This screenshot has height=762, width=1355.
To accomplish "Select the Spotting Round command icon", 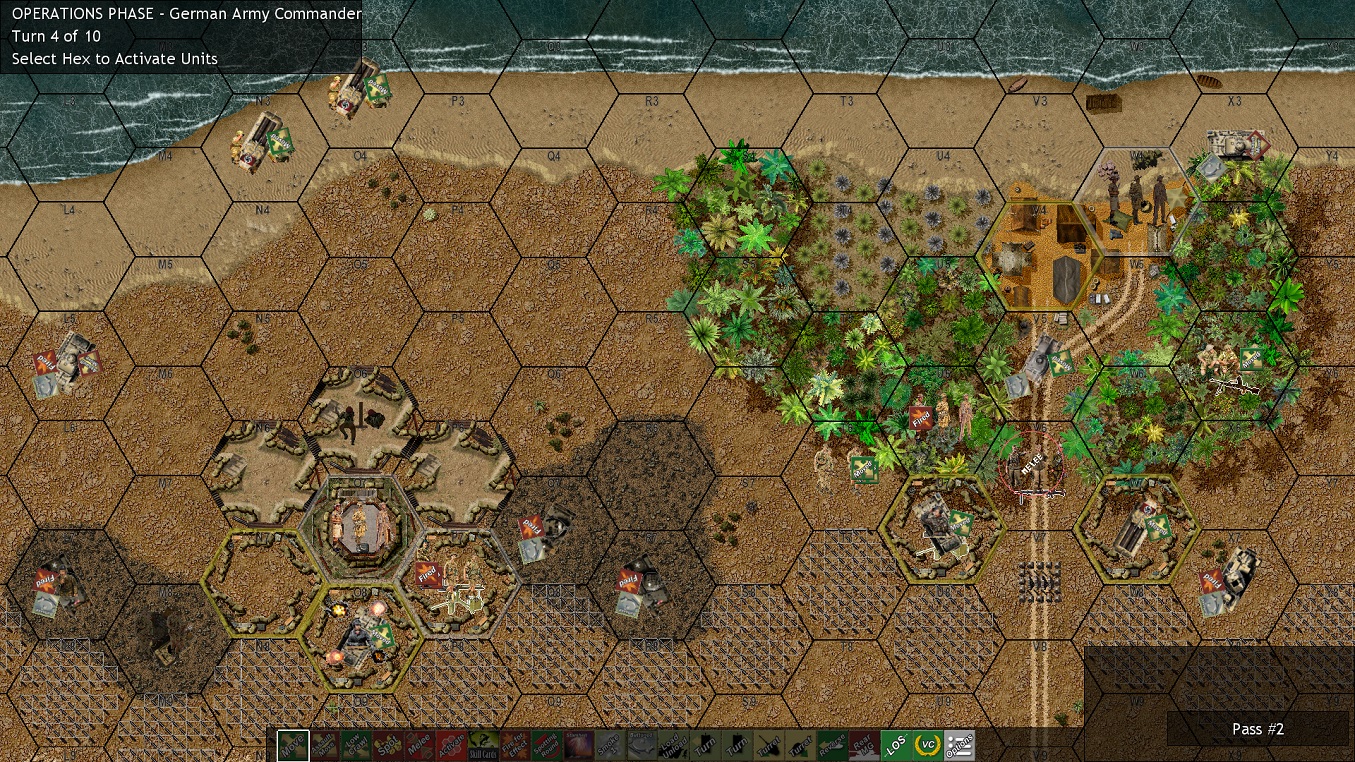I will (547, 744).
